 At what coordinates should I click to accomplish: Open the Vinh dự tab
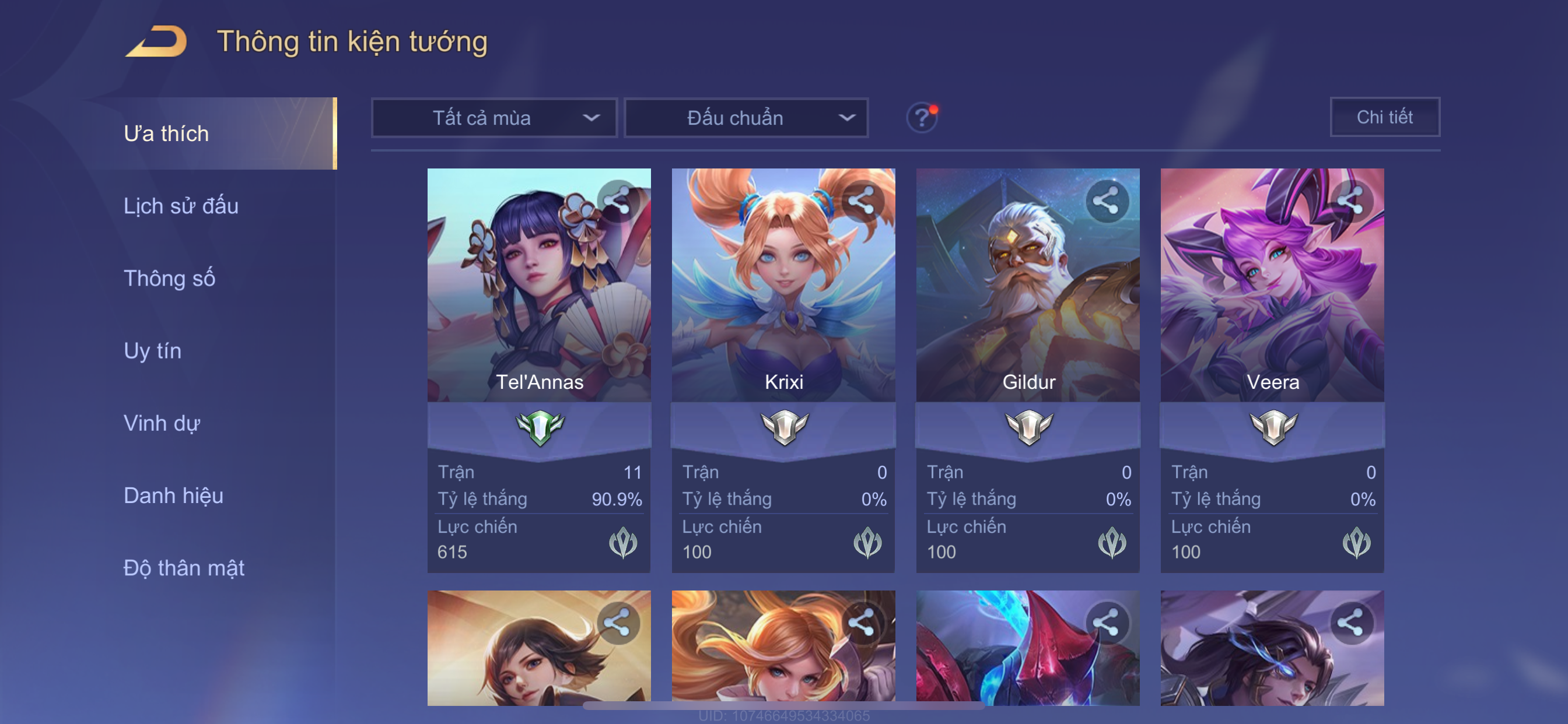click(x=162, y=423)
